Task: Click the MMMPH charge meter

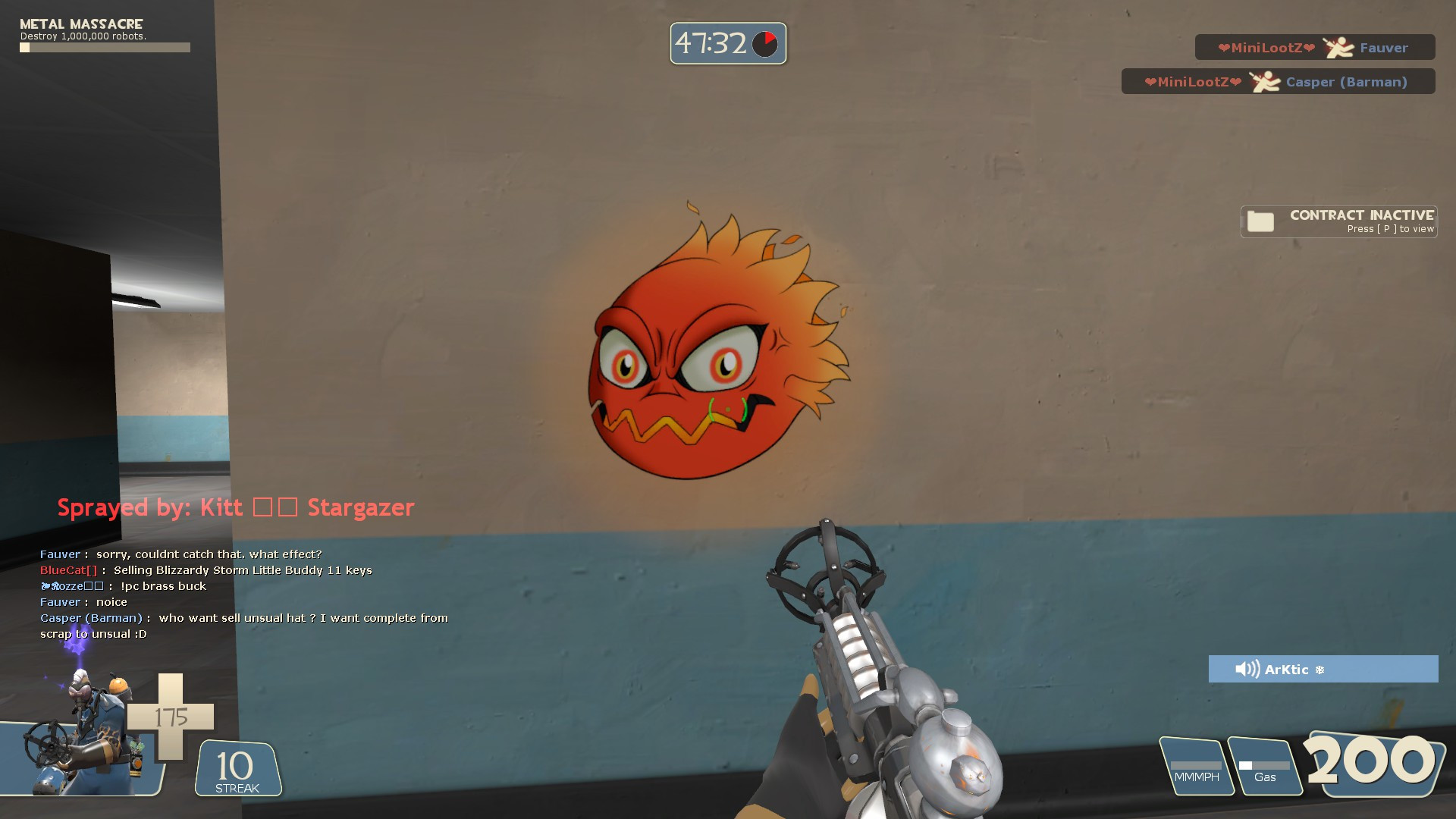Action: (x=1196, y=766)
